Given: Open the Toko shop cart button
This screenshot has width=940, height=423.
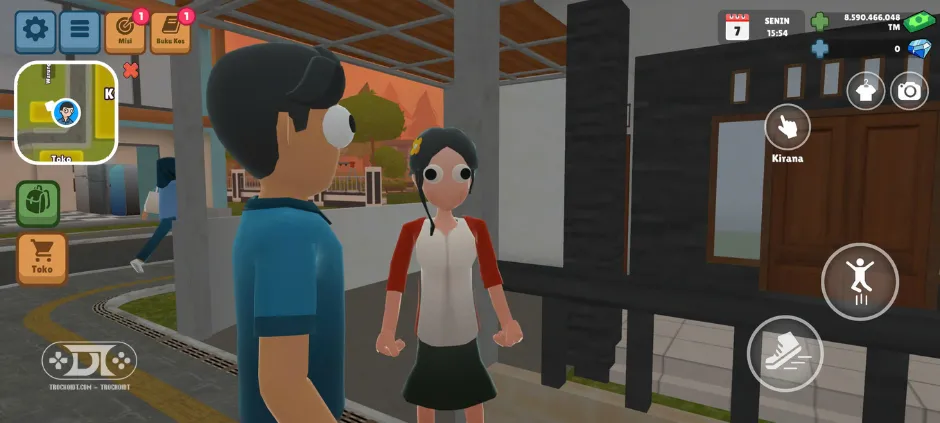Looking at the screenshot, I should tap(42, 257).
